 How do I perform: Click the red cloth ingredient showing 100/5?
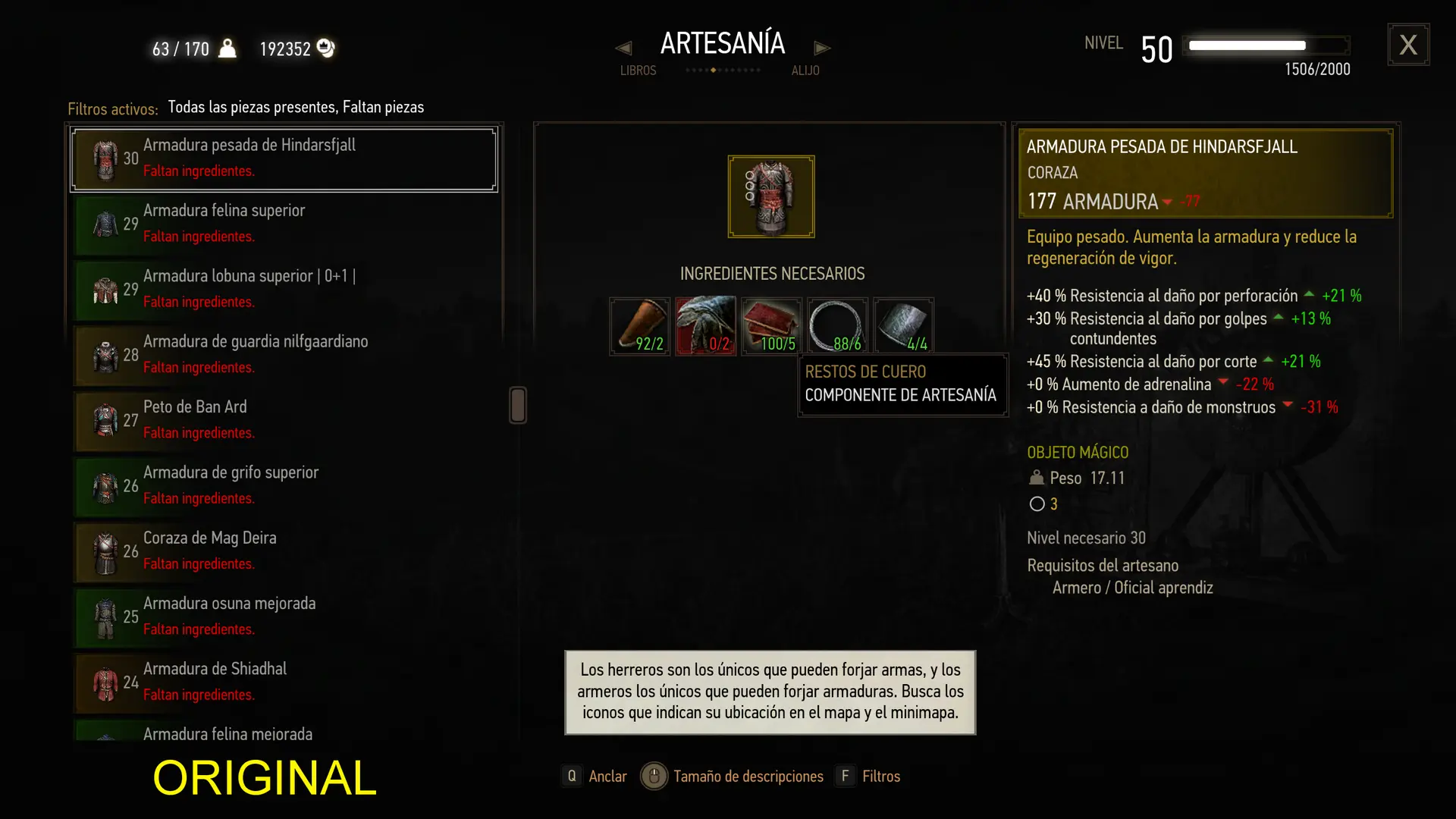point(771,326)
